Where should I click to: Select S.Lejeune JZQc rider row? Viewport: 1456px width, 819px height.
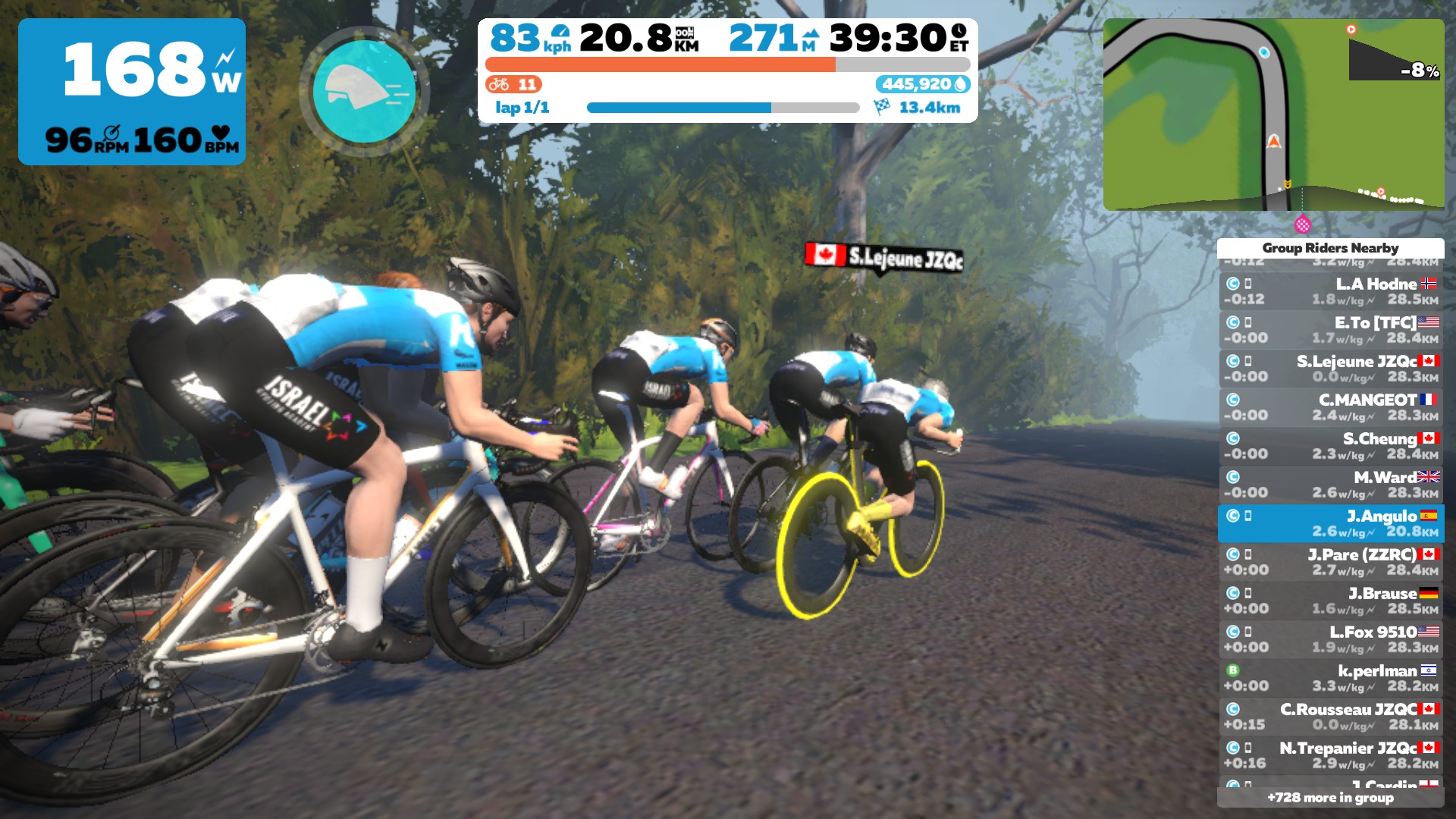[1330, 369]
